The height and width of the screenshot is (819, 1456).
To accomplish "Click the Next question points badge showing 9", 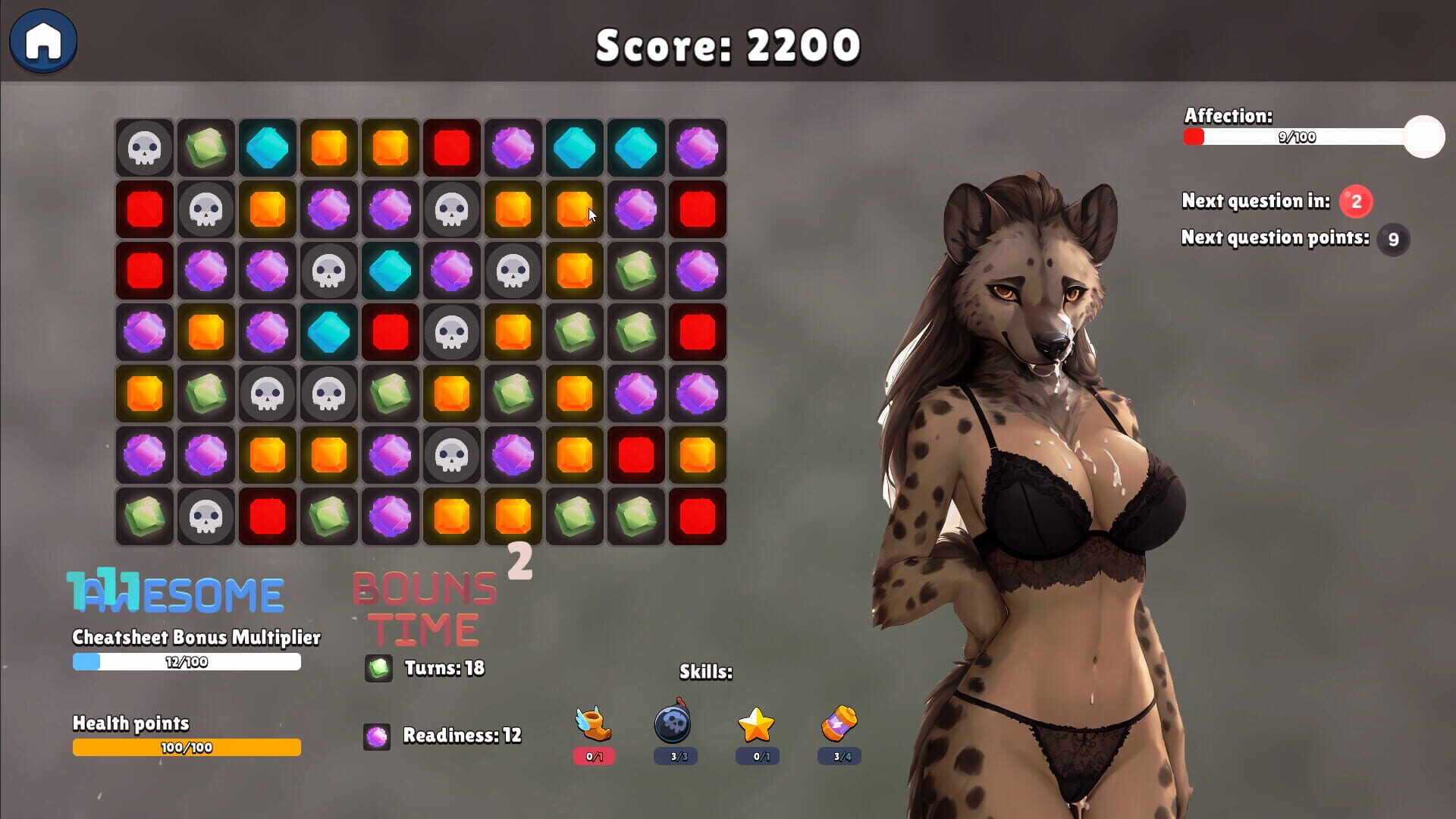I will 1394,240.
